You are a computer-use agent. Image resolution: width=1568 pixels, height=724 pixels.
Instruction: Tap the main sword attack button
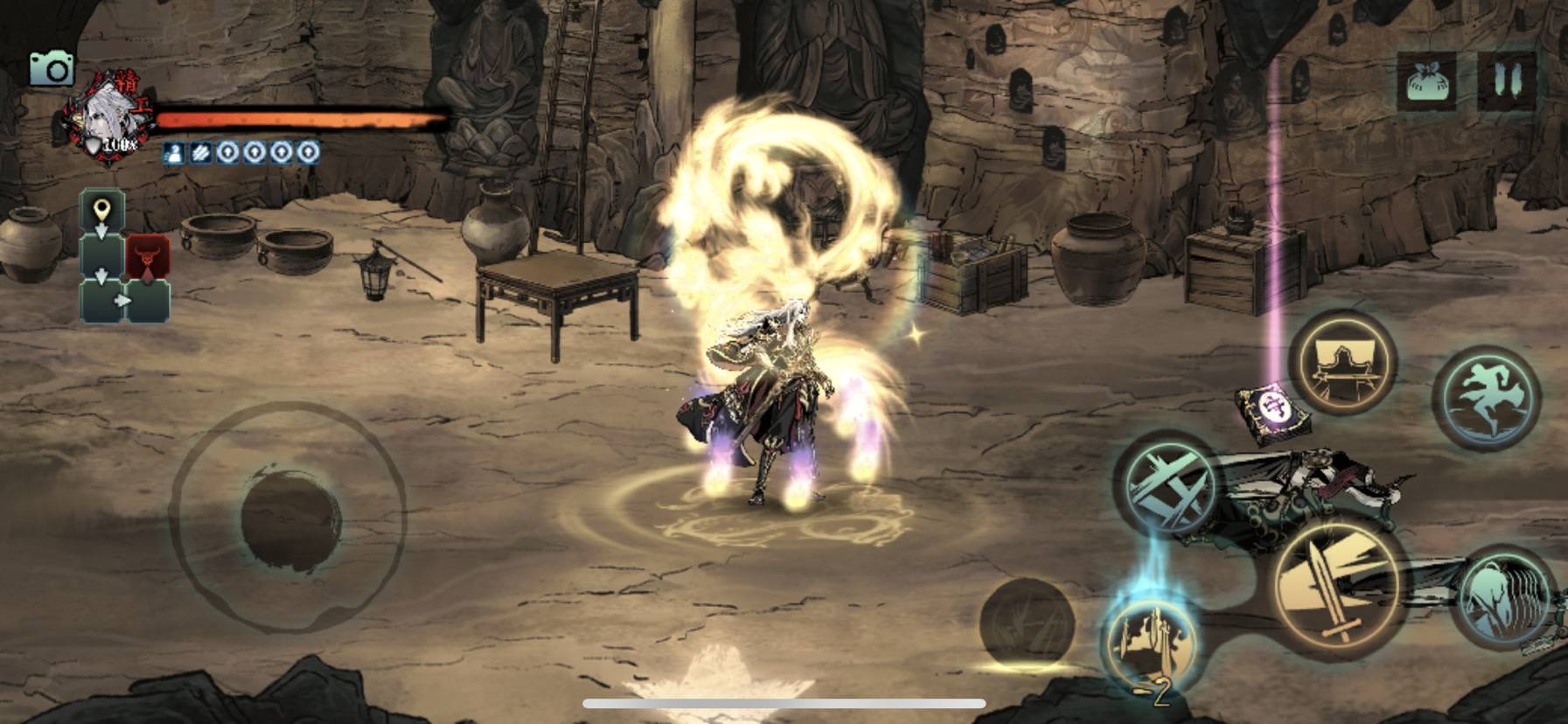[x=1335, y=585]
